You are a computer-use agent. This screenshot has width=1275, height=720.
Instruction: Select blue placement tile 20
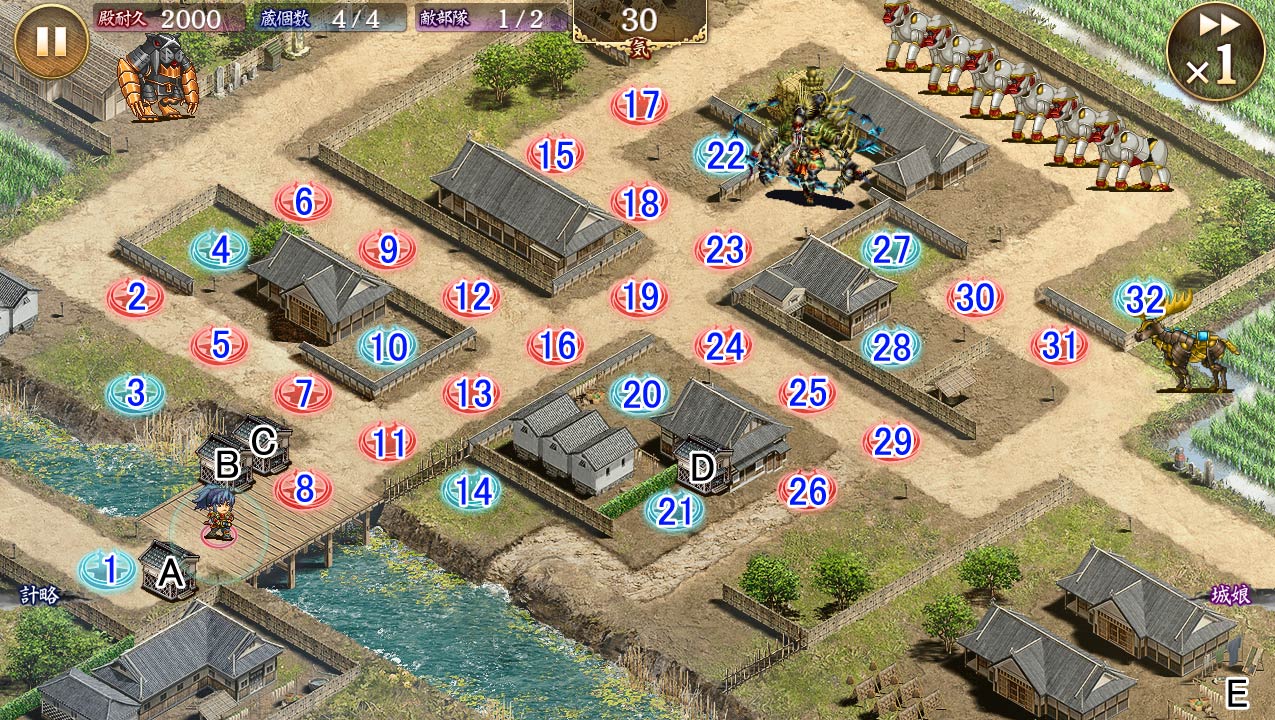pos(640,395)
